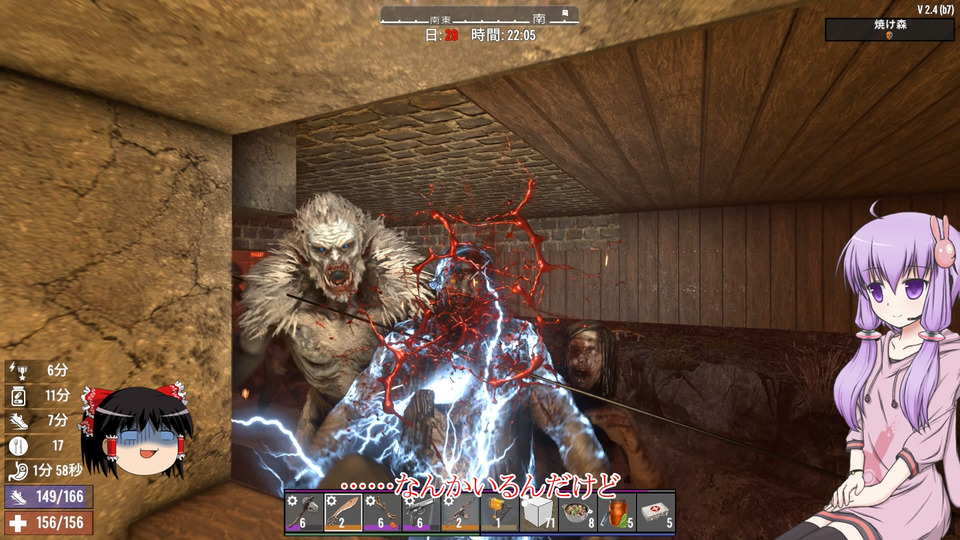Choose the wooden bow hotbar slot

(x=382, y=513)
